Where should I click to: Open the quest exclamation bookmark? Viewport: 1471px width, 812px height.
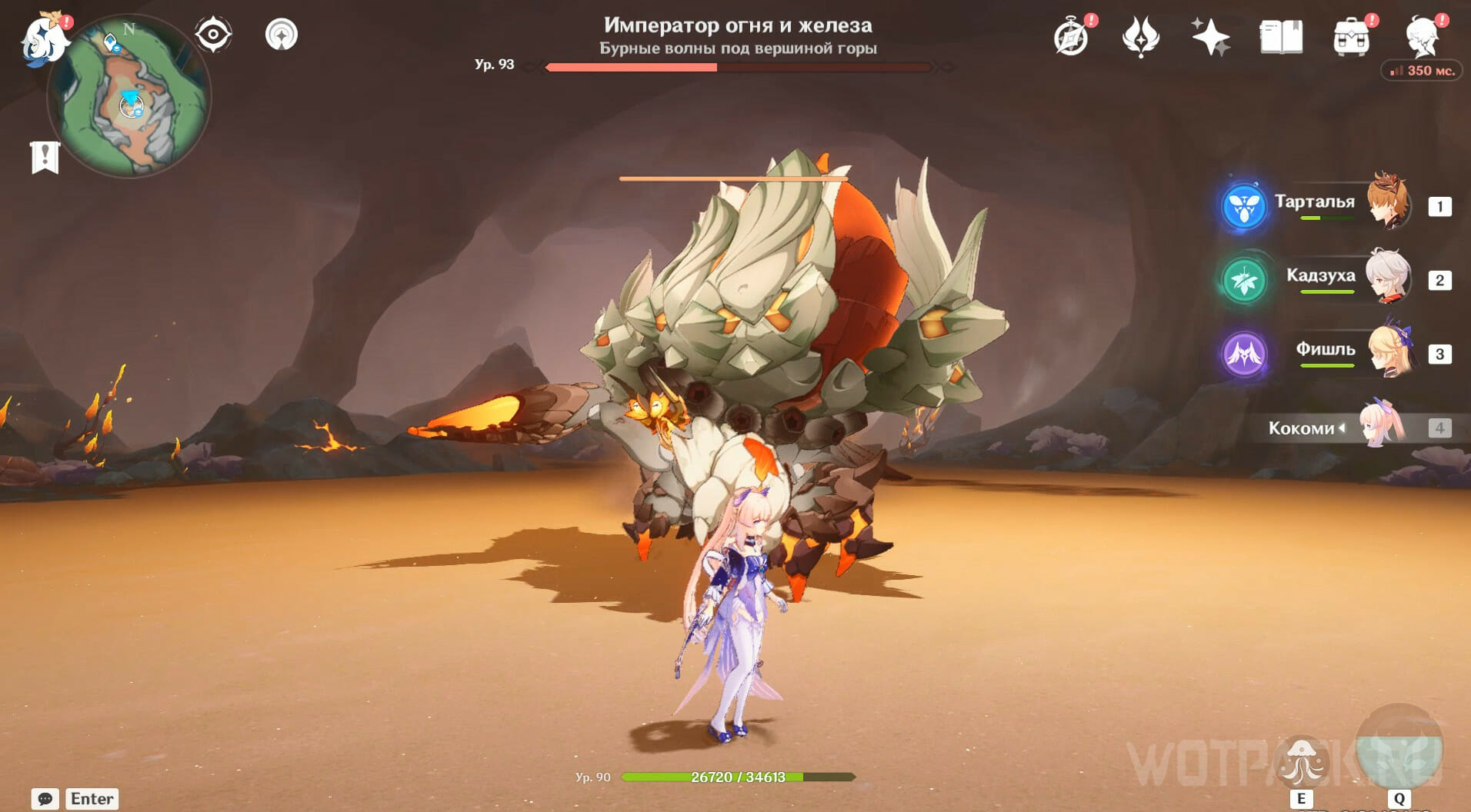[45, 158]
